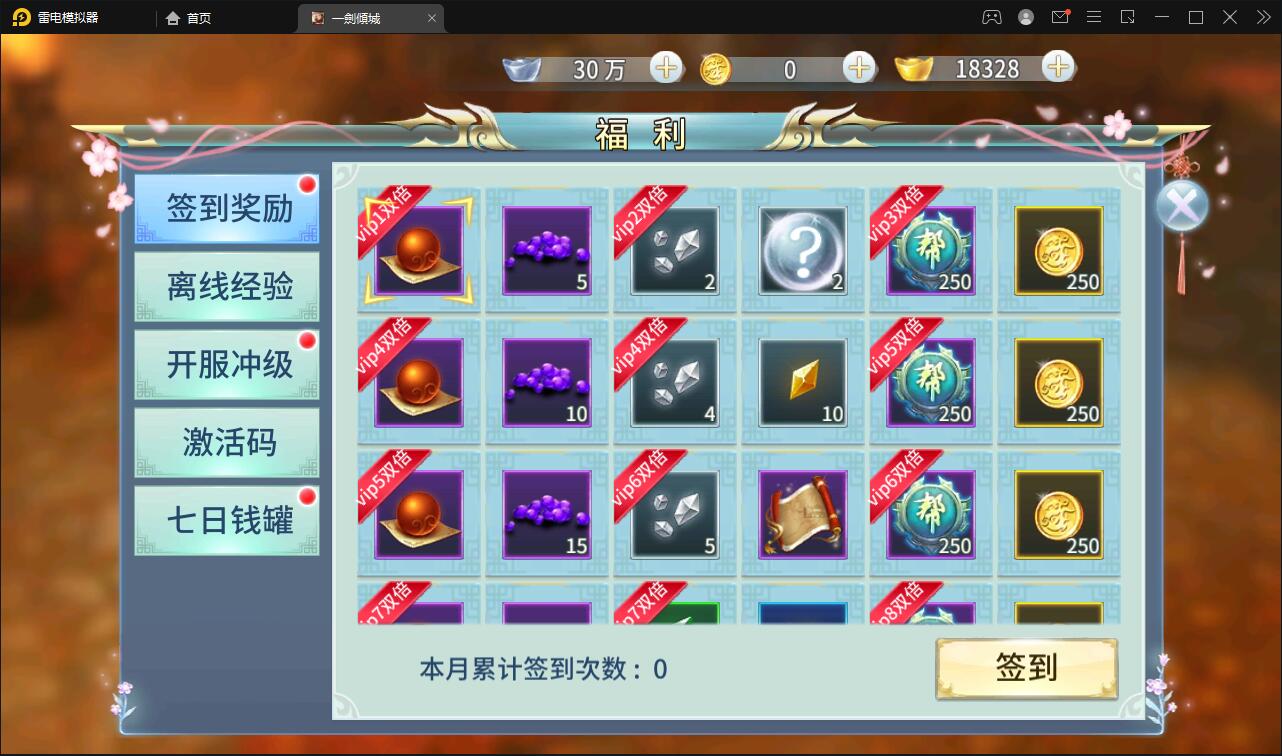
Task: Select the orange orb reward item
Action: pyautogui.click(x=417, y=250)
